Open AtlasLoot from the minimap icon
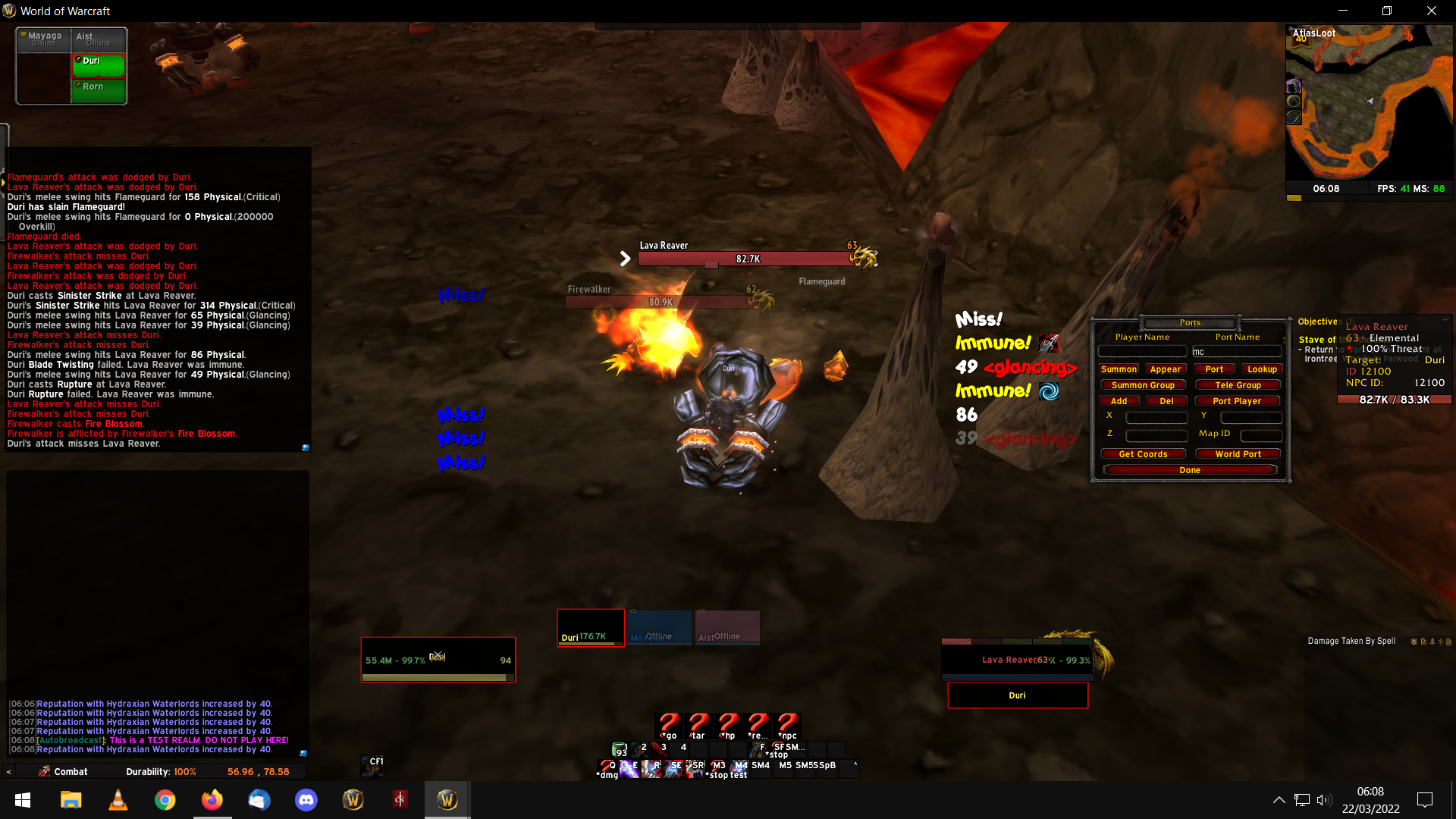This screenshot has width=1456, height=819. pos(1301,38)
